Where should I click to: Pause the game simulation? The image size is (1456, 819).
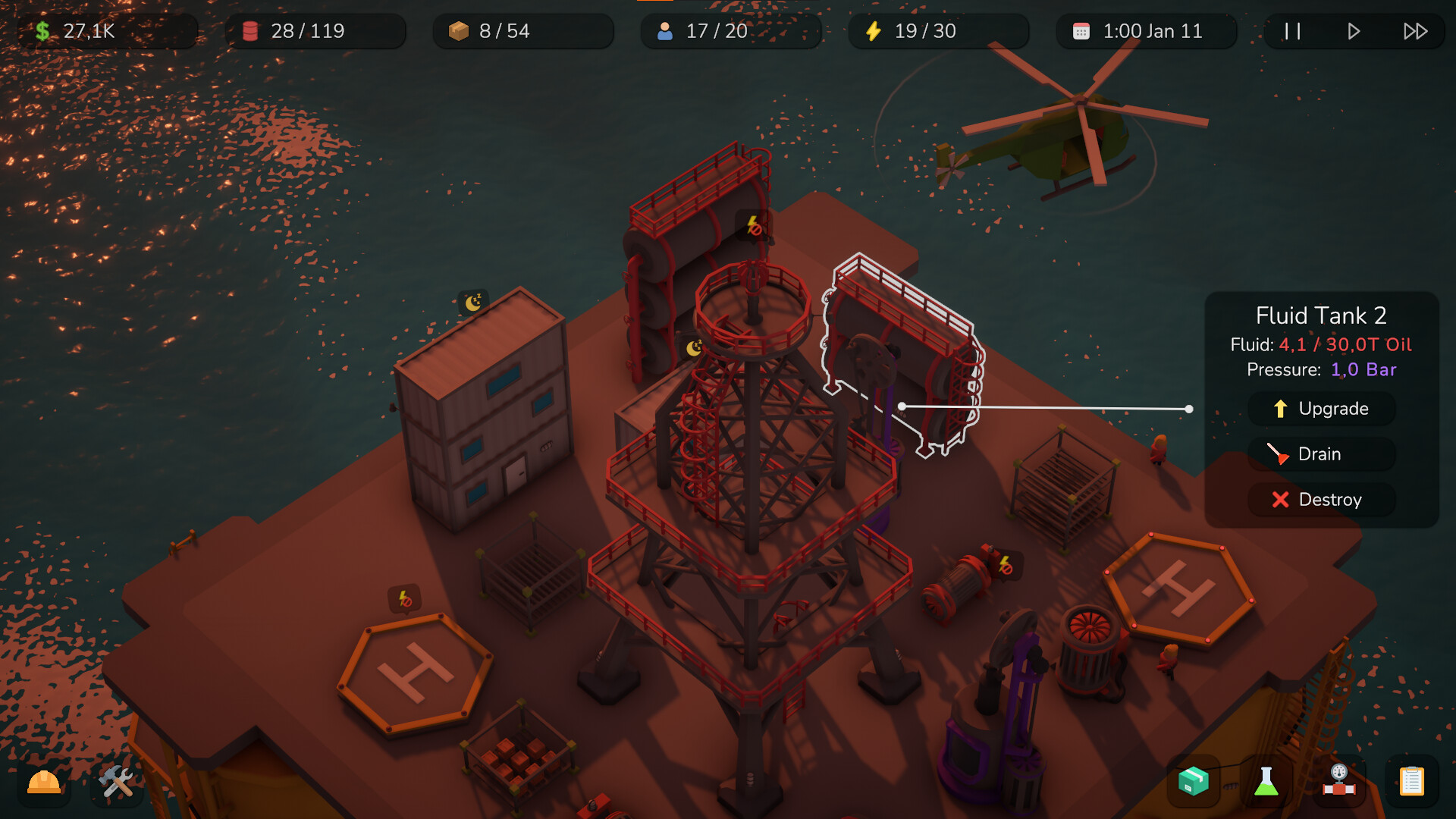coord(1291,31)
